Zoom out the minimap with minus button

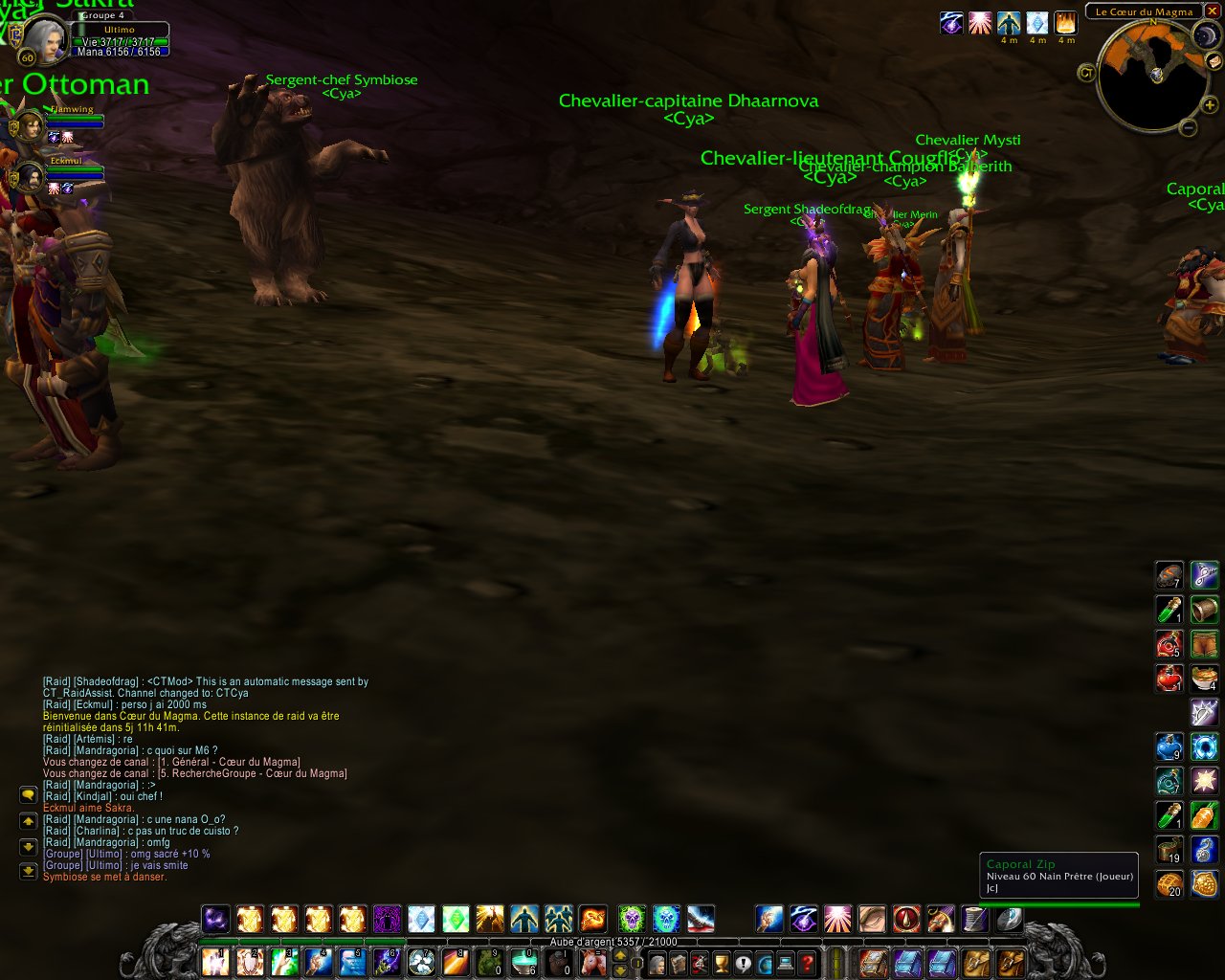click(1188, 127)
